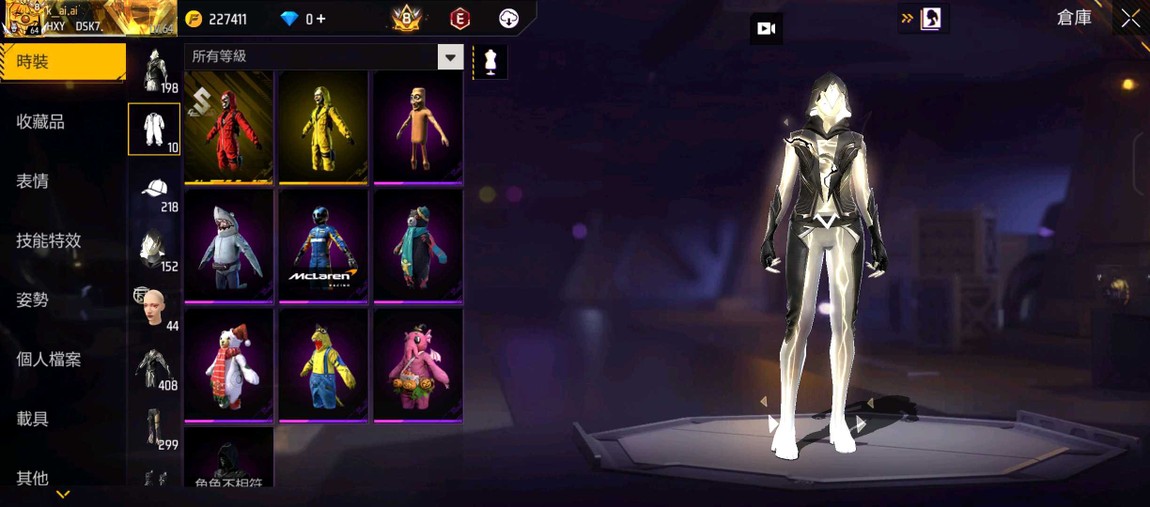Switch to the 表情 emotes category

pos(33,181)
